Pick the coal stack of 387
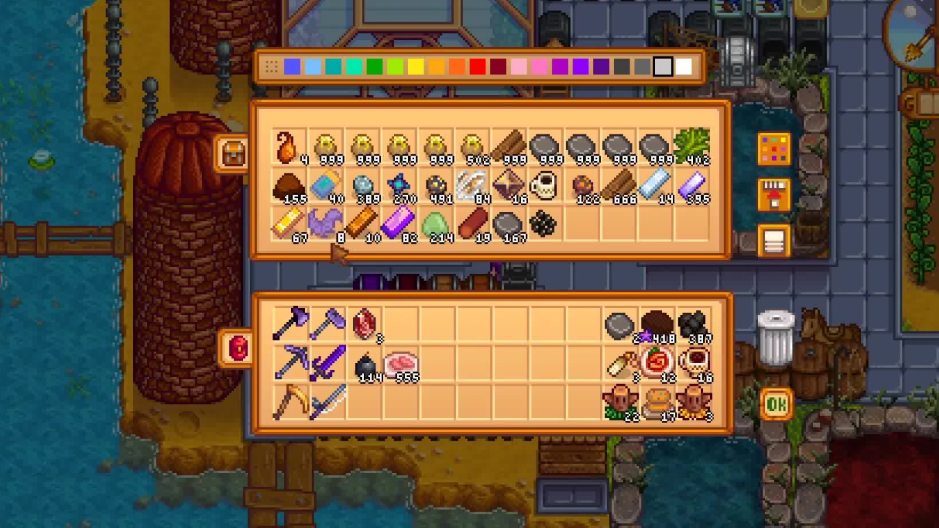 692,326
